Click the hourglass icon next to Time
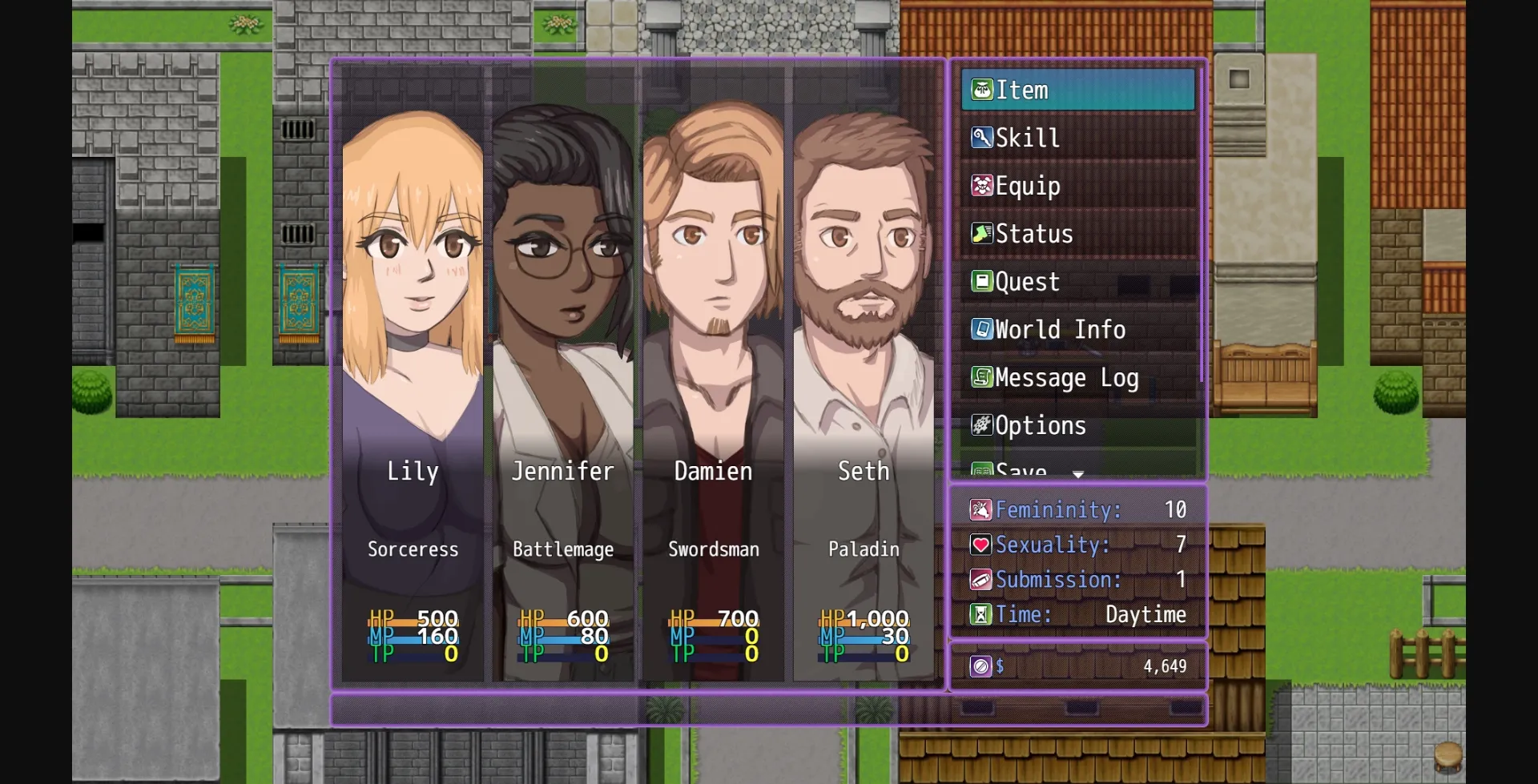 (x=980, y=615)
